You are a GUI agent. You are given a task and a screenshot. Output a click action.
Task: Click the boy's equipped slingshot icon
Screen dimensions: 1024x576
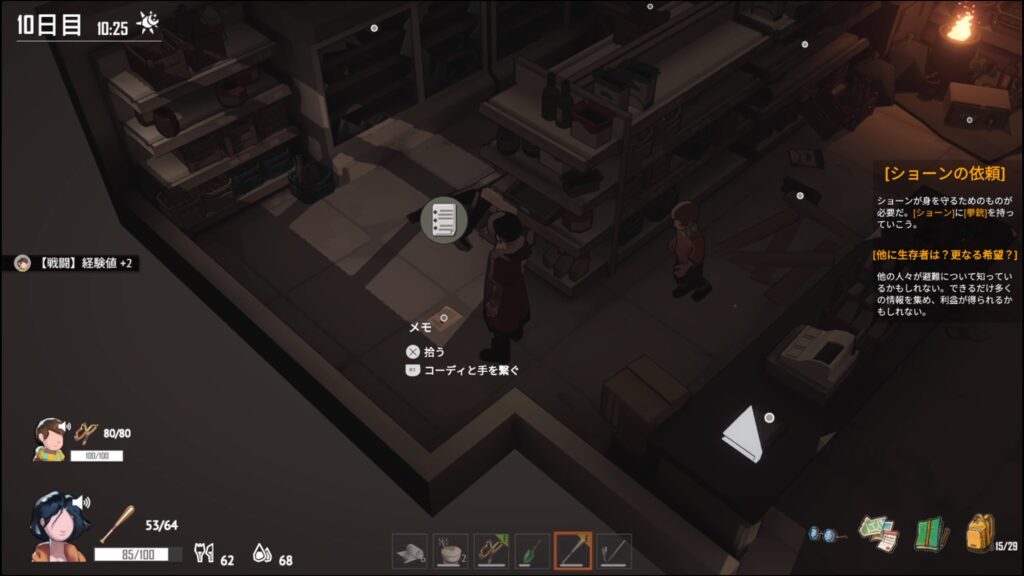[86, 433]
